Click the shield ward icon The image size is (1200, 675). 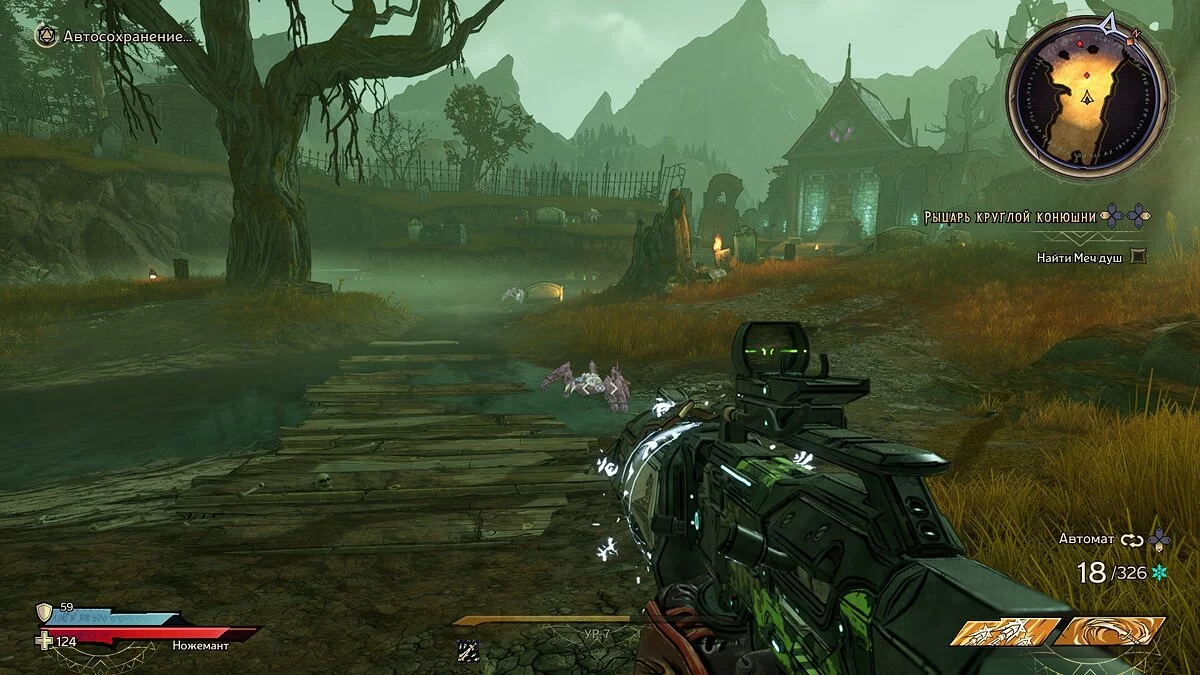[x=45, y=612]
